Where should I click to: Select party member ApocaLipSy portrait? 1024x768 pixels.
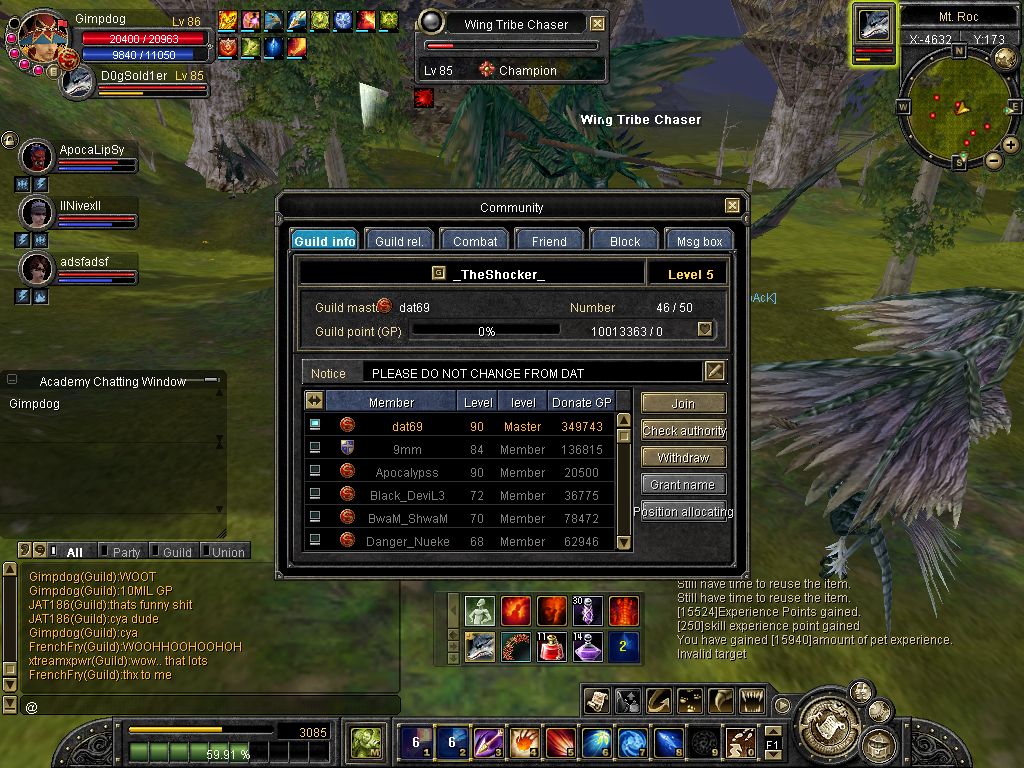pos(37,157)
